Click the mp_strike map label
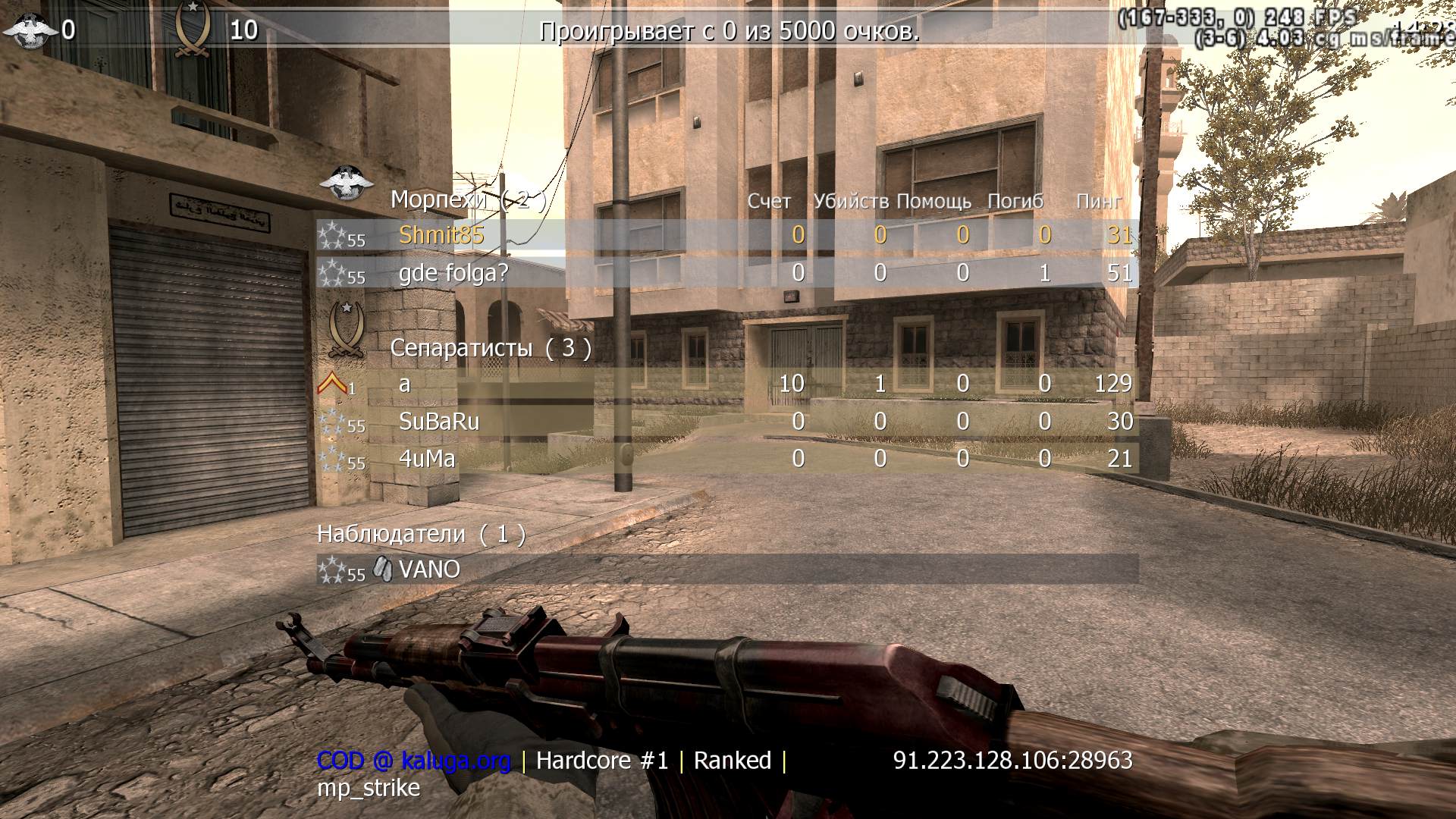 [367, 788]
